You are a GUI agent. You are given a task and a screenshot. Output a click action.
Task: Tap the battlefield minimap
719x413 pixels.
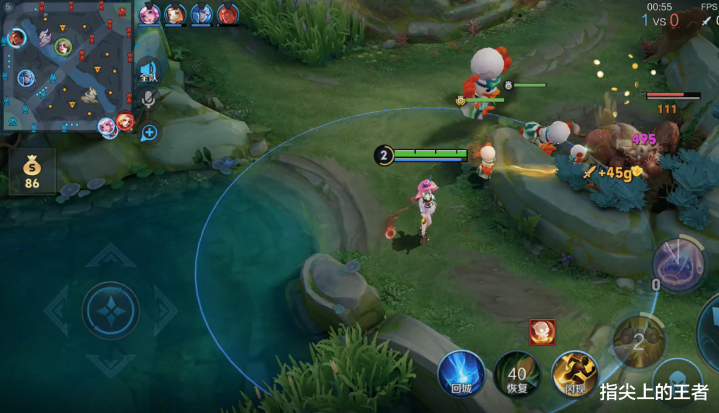coord(68,70)
